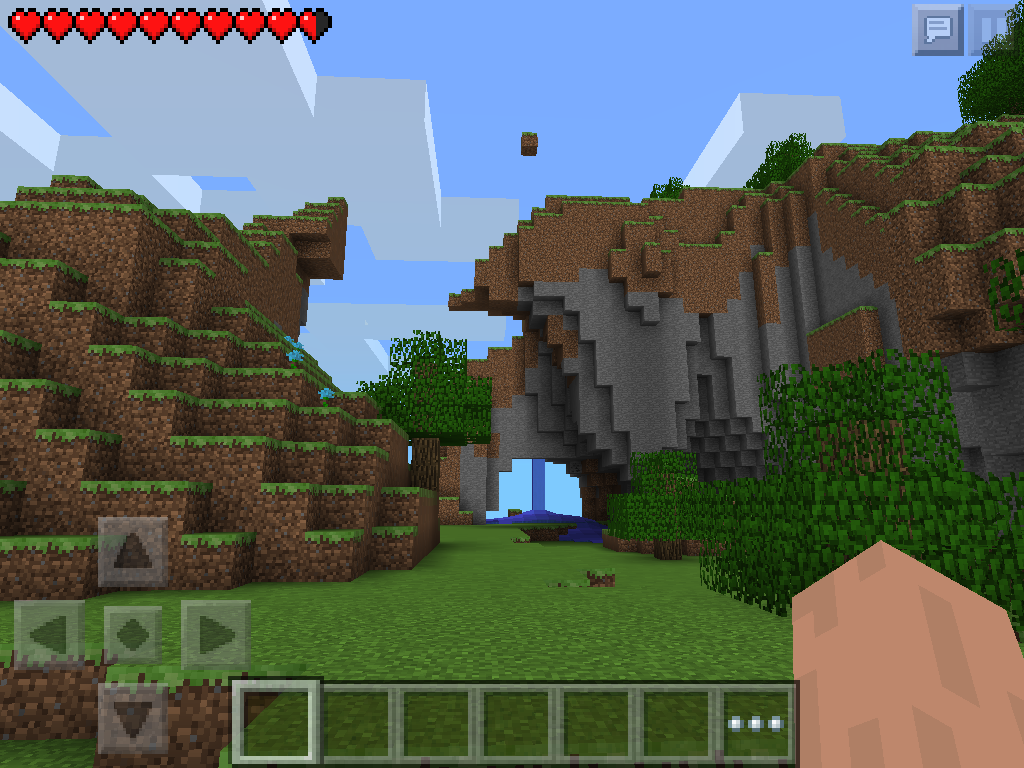1024x768 pixels.
Task: Pause the game with the pause button
Action: [994, 29]
